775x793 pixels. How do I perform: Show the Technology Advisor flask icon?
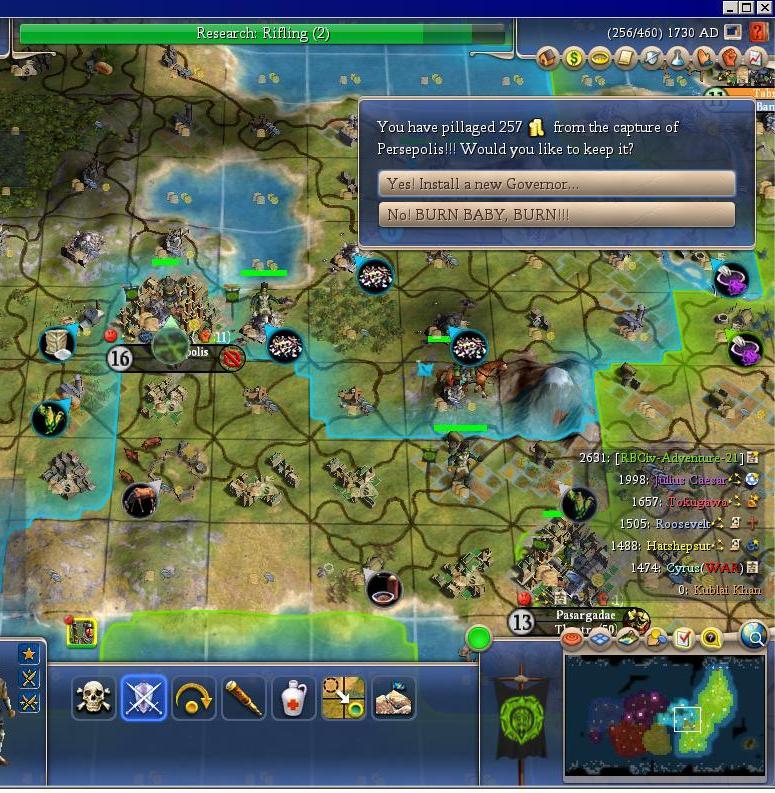click(678, 58)
